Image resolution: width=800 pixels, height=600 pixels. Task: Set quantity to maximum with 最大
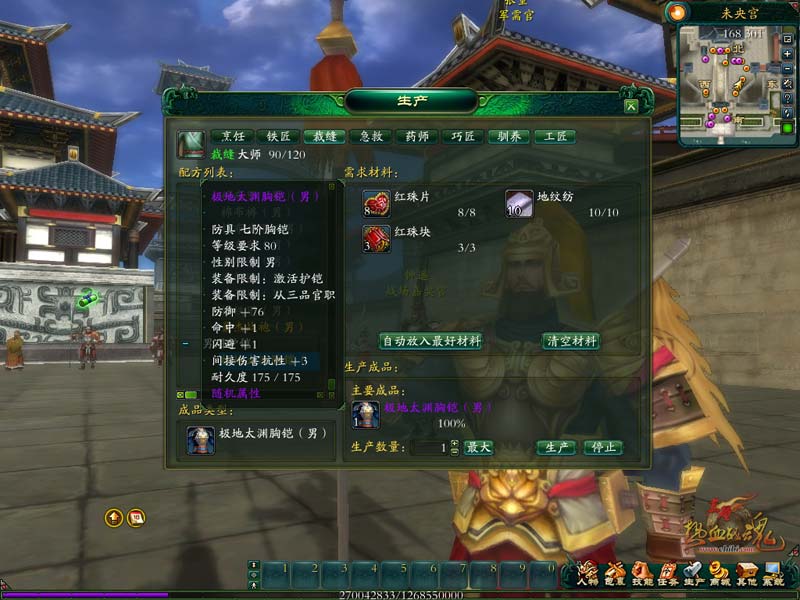478,448
